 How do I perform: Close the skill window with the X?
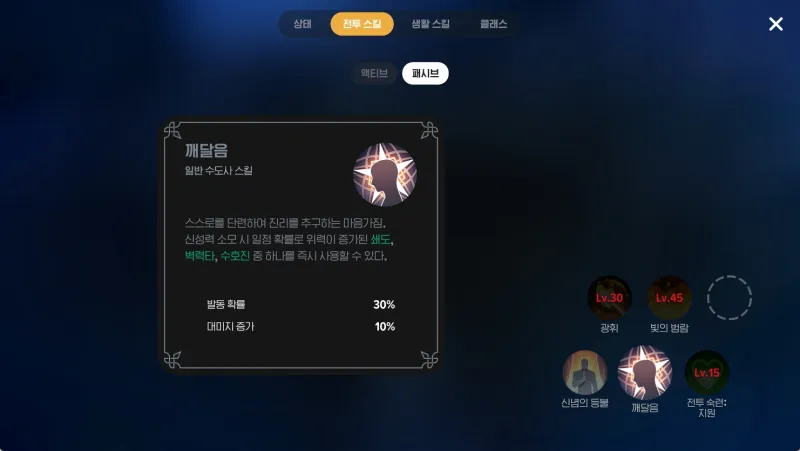point(776,24)
